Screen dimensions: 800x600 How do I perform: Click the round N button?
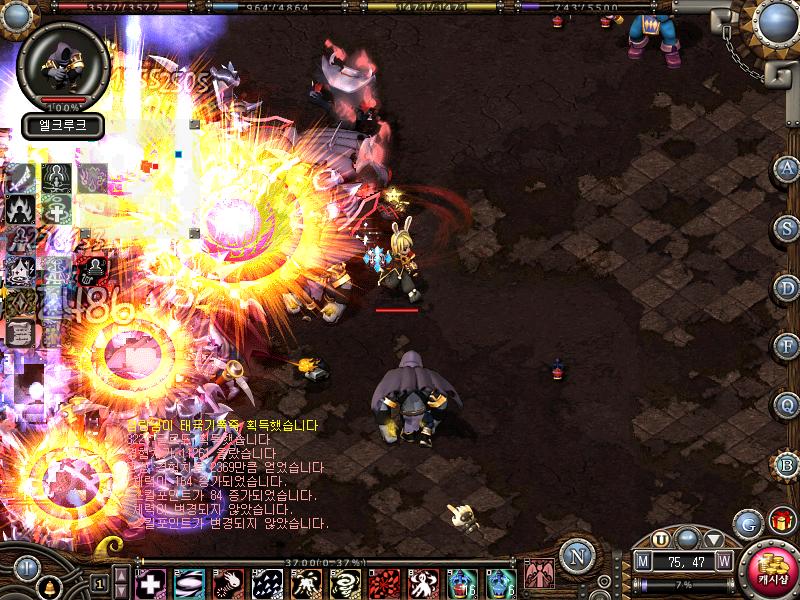(x=575, y=556)
